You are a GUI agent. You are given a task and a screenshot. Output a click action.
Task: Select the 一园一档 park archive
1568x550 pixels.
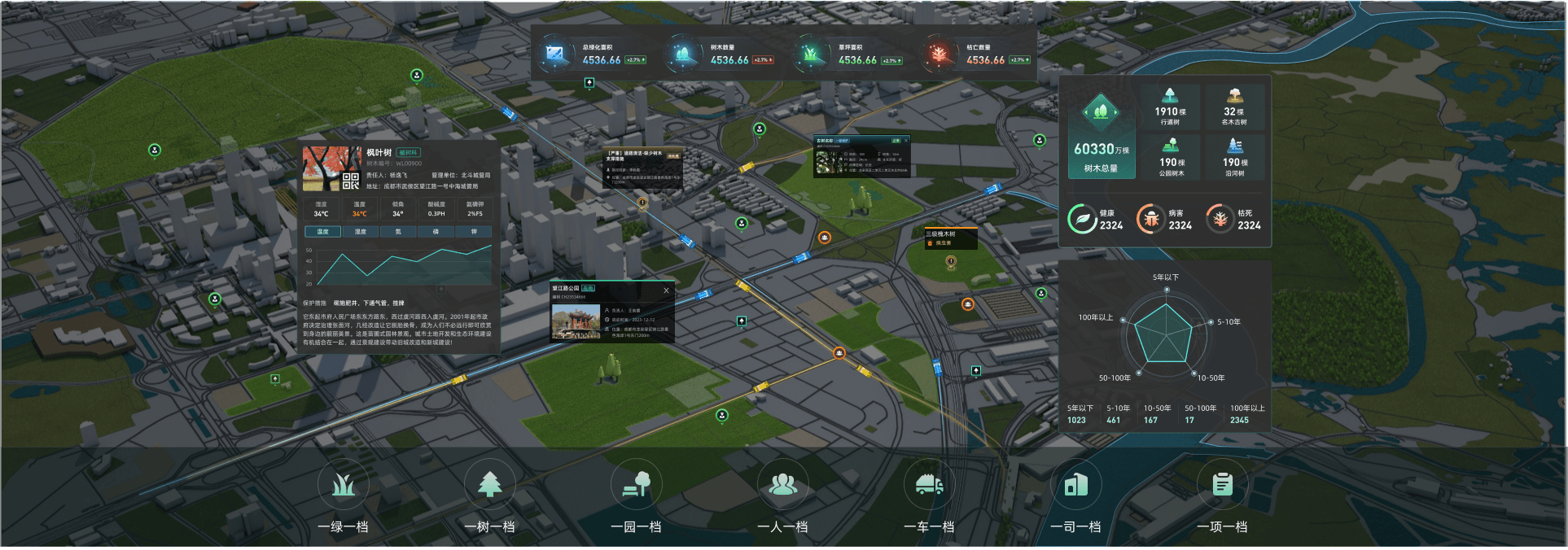click(636, 486)
